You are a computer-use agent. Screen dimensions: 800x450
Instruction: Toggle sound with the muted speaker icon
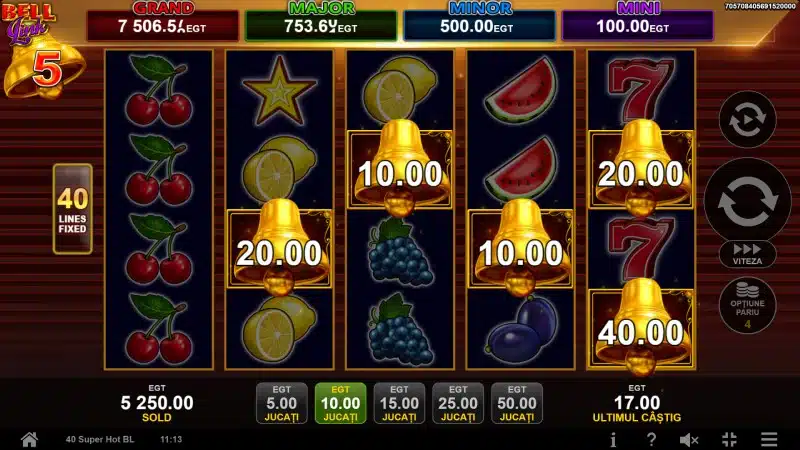(x=689, y=439)
